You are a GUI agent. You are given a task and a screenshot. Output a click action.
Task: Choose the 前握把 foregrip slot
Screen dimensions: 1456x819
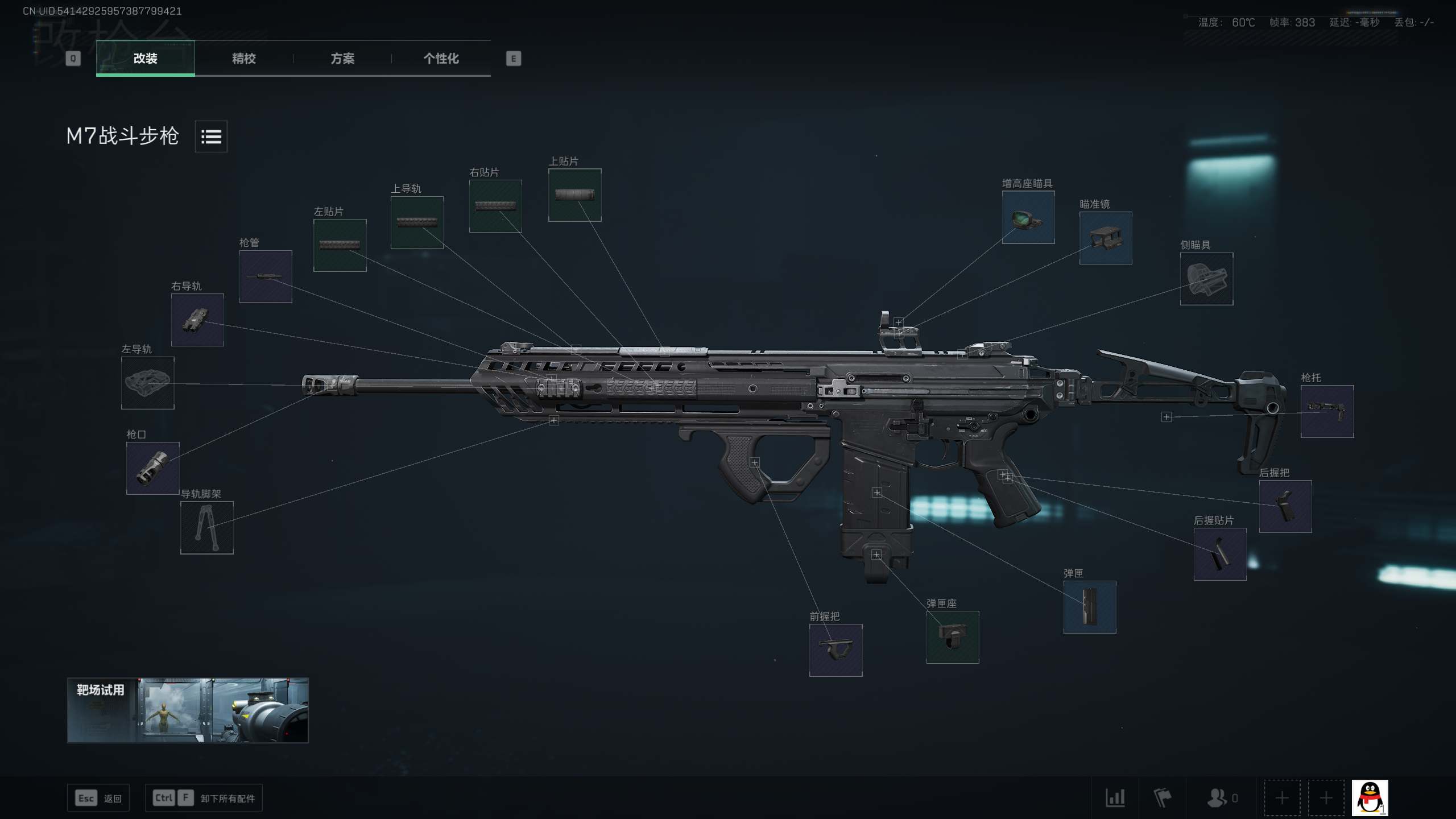[835, 650]
